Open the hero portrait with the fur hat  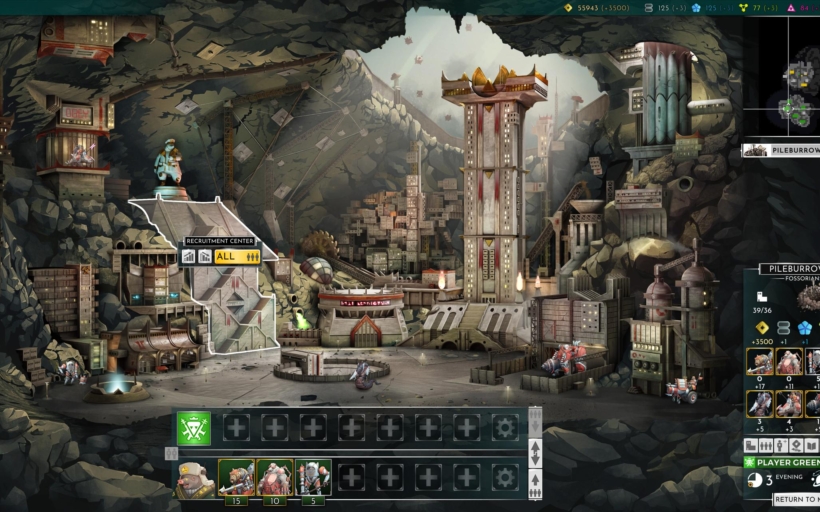[193, 478]
